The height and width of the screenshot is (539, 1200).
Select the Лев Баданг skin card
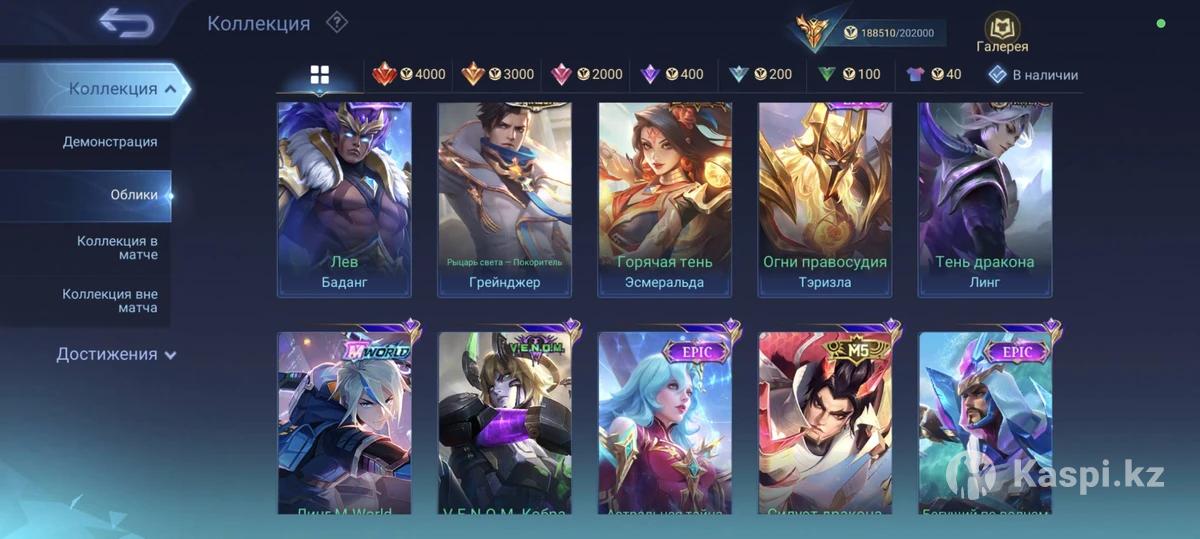coord(344,199)
